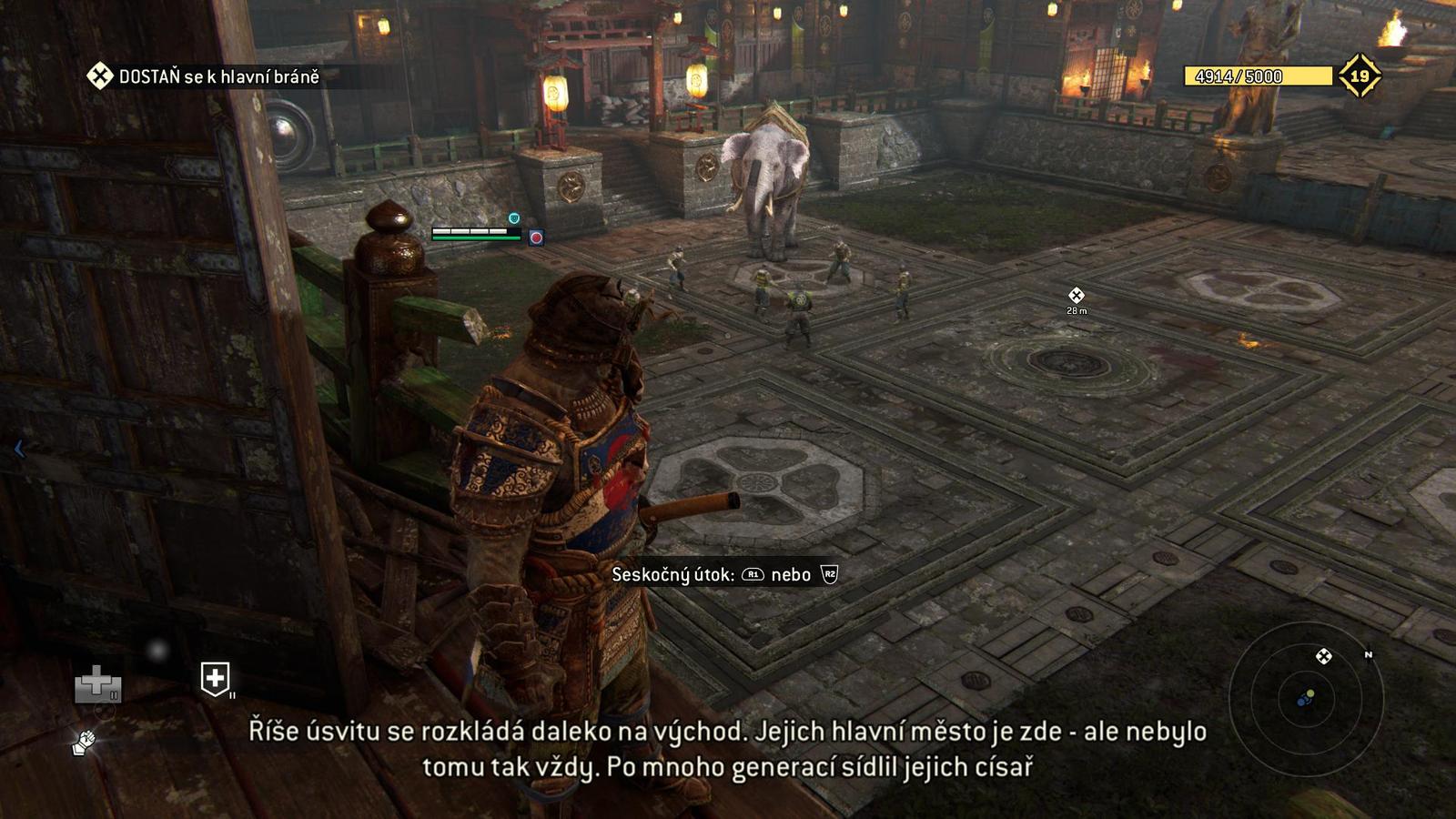The image size is (1456, 819).
Task: Click the waypoint diamond marker showing 28 m
Action: click(x=1077, y=295)
